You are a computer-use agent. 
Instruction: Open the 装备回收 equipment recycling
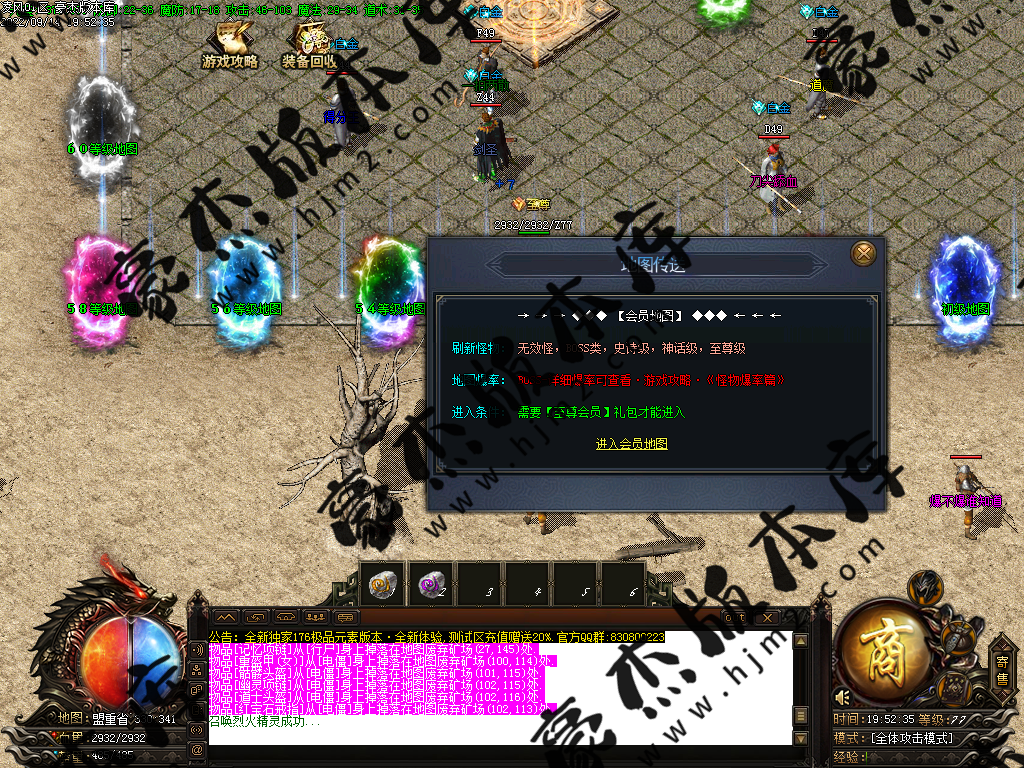pos(310,47)
